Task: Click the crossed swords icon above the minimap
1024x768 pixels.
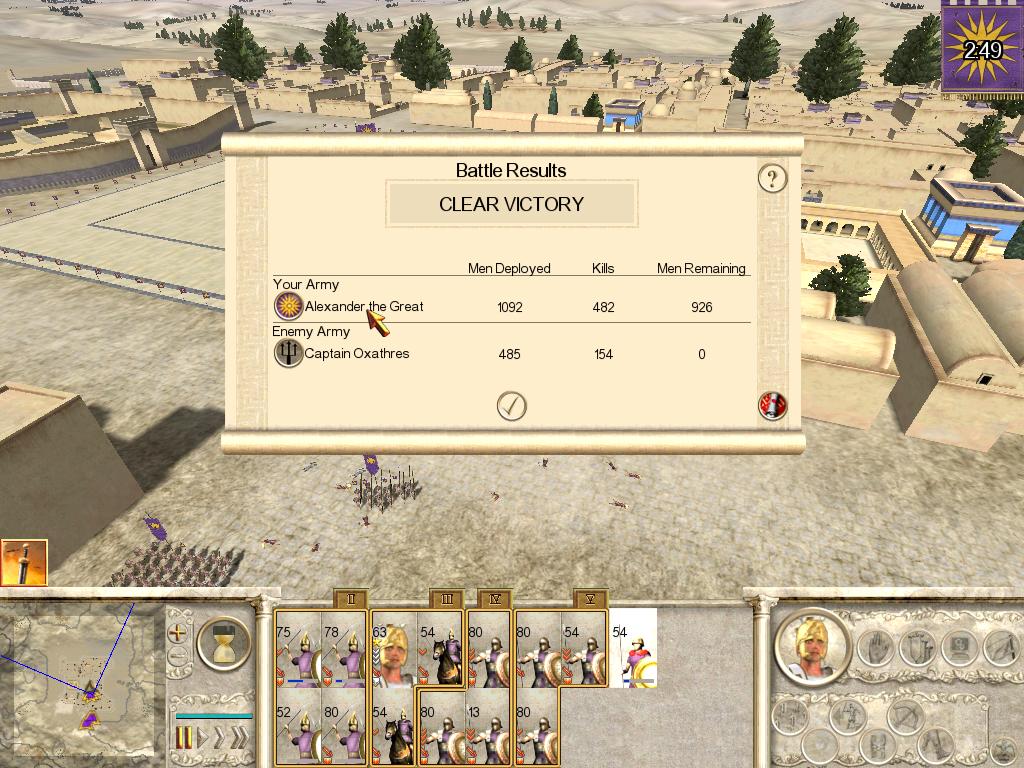Action: click(x=23, y=563)
